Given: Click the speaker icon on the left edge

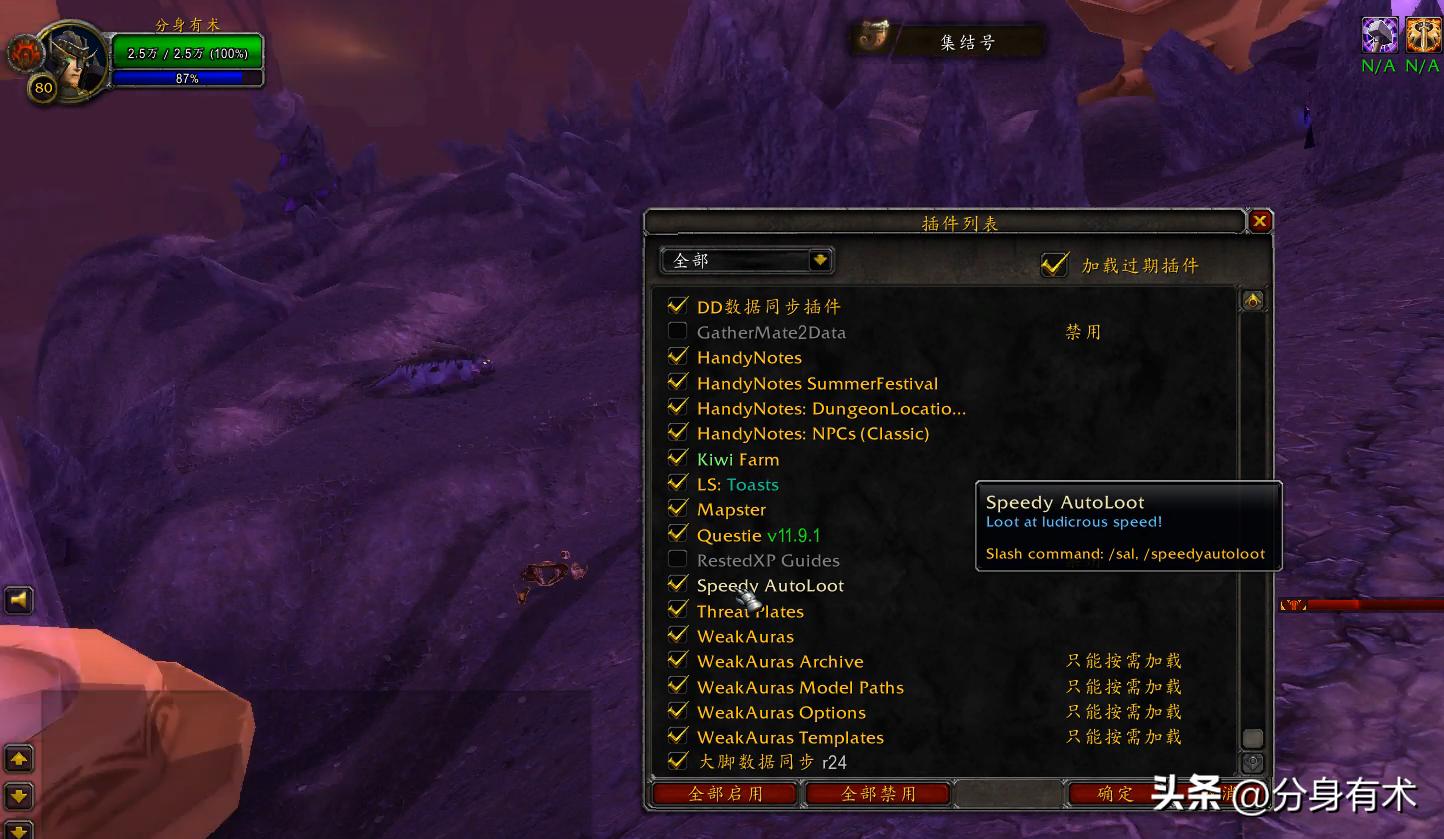Looking at the screenshot, I should (x=17, y=600).
